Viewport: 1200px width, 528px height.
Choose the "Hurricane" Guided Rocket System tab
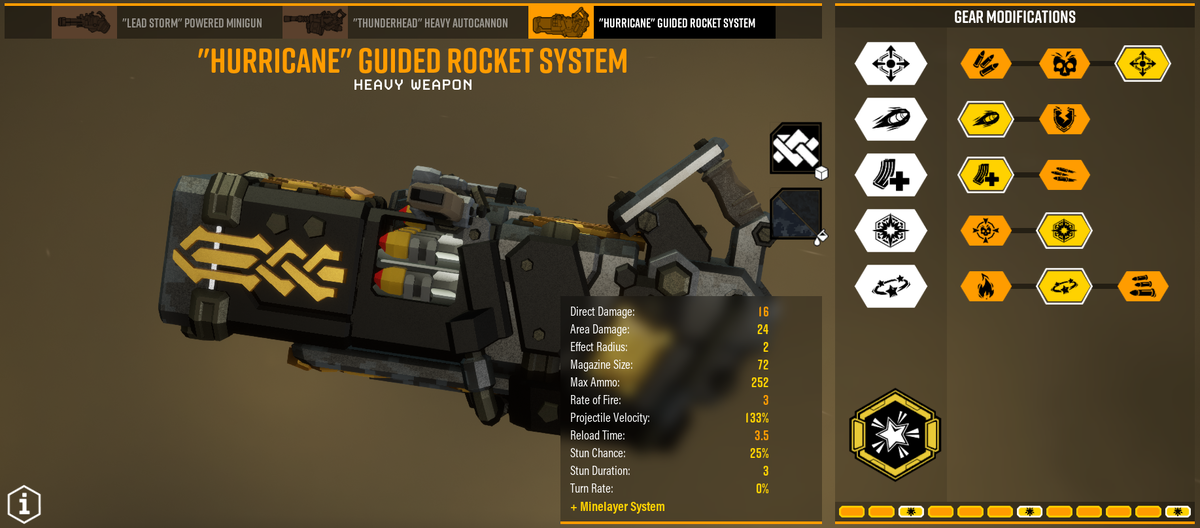tap(651, 21)
